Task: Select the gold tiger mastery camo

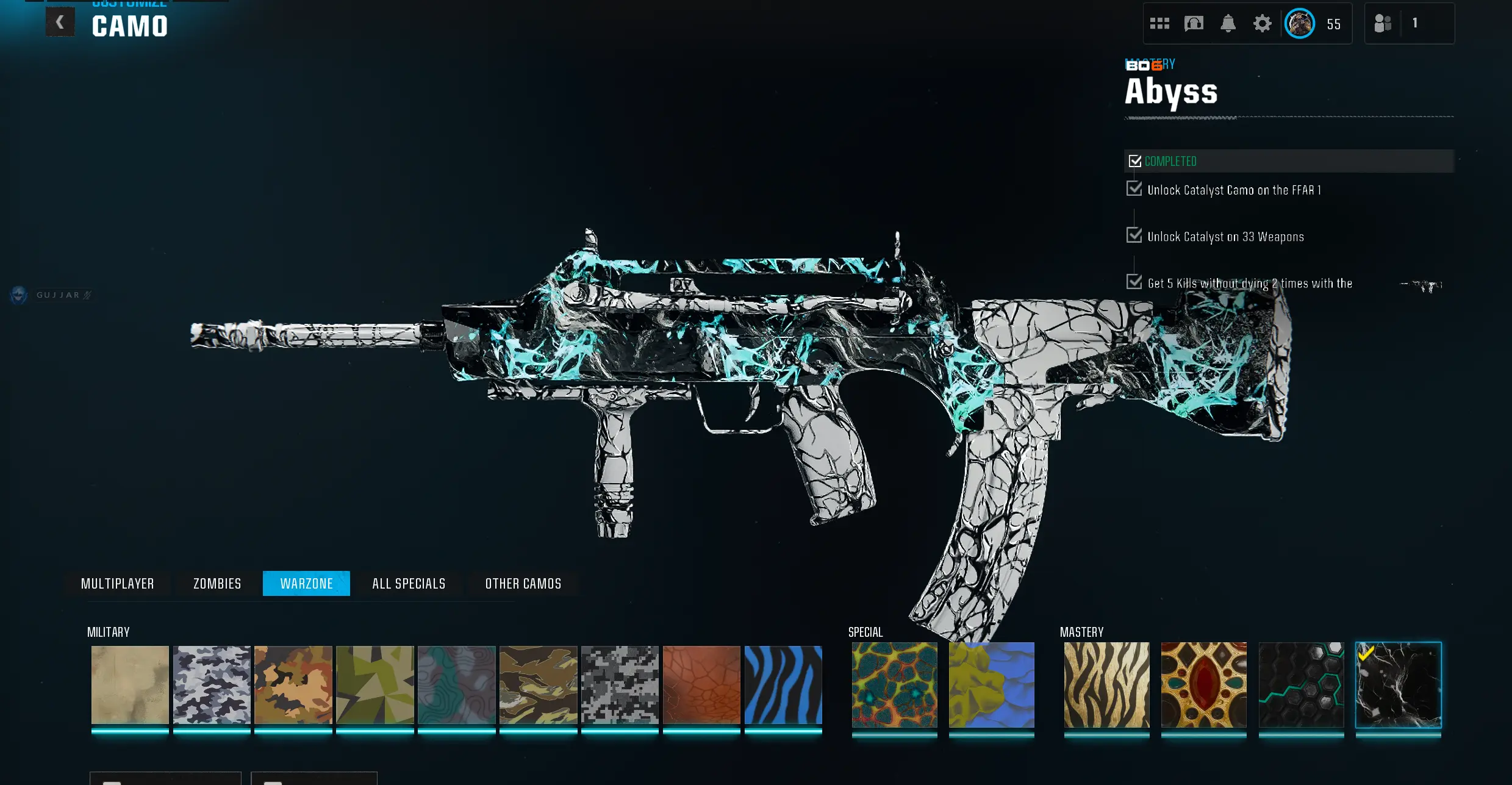Action: [x=1106, y=685]
